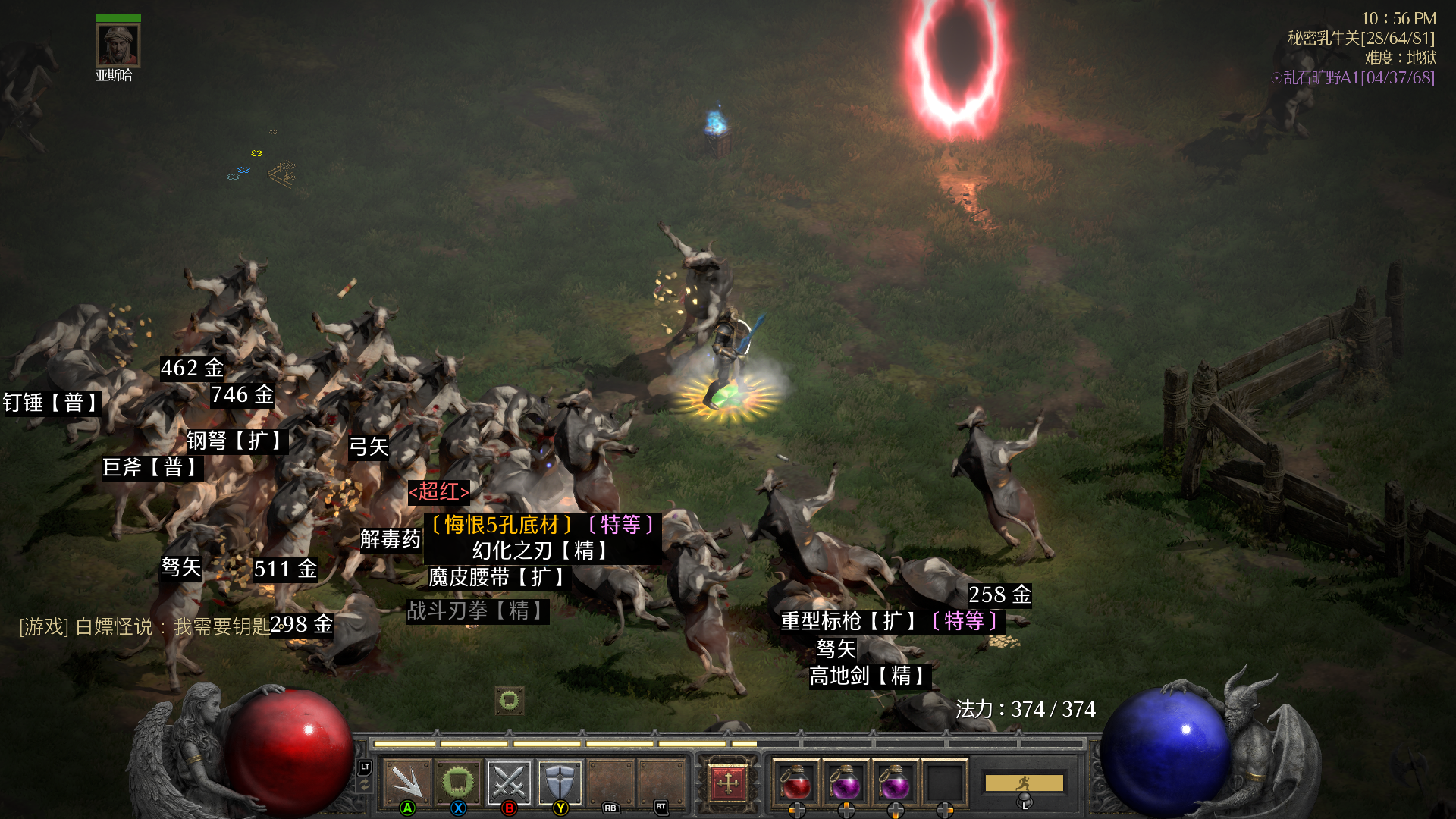Collect the 746 金 gold pile label
Viewport: 1456px width, 819px height.
242,395
